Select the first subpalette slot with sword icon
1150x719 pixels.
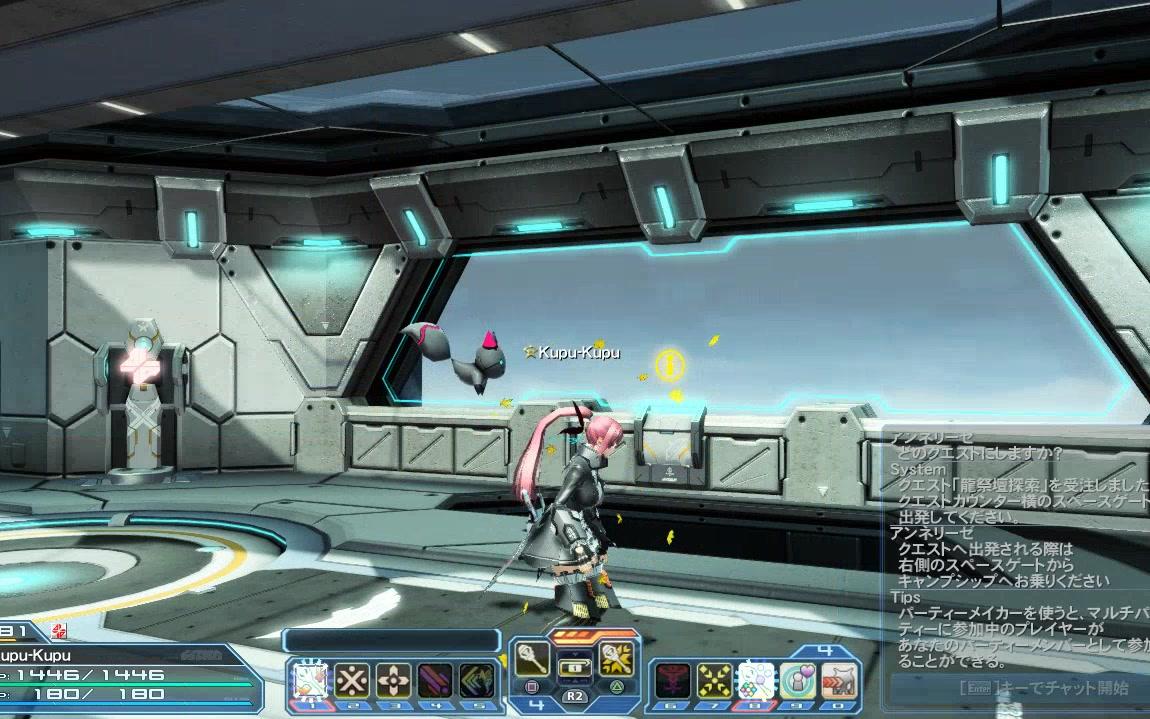310,680
